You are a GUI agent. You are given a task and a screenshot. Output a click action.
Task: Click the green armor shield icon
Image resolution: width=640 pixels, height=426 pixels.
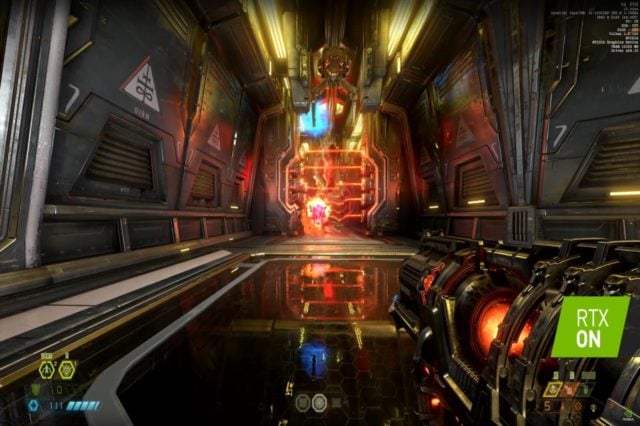click(36, 388)
